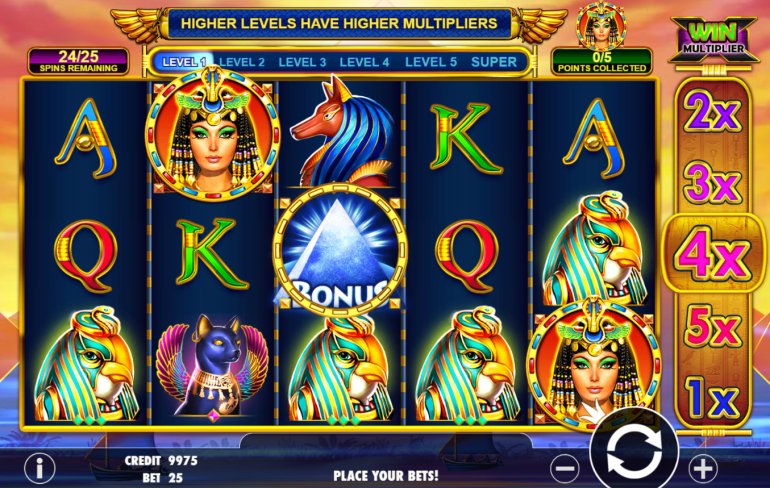Switch to the Level 3 tab
The width and height of the screenshot is (770, 488).
pyautogui.click(x=302, y=62)
